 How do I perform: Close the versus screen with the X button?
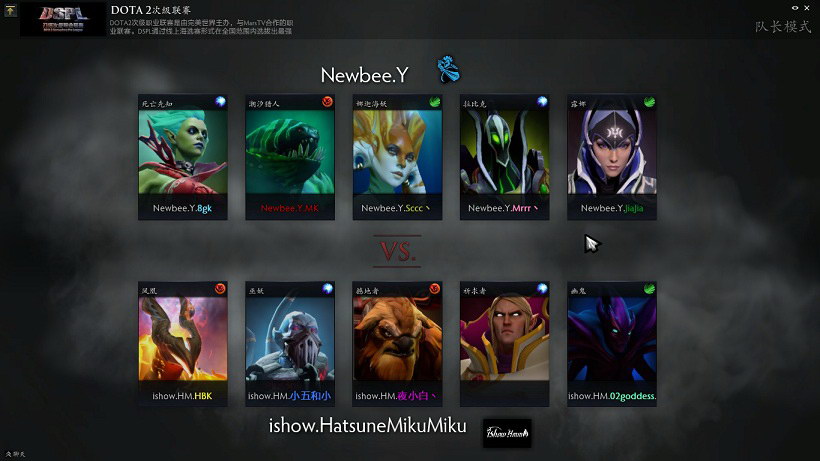tap(807, 8)
